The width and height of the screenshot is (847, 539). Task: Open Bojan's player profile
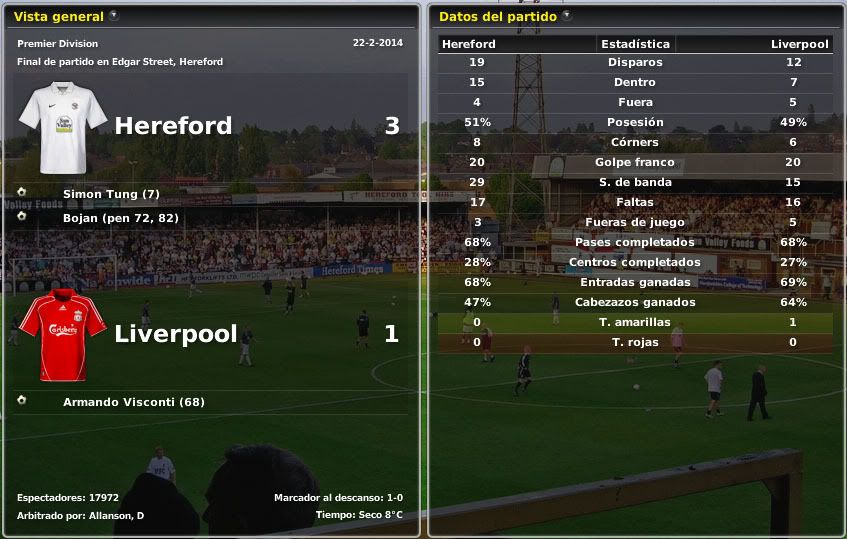(x=84, y=217)
